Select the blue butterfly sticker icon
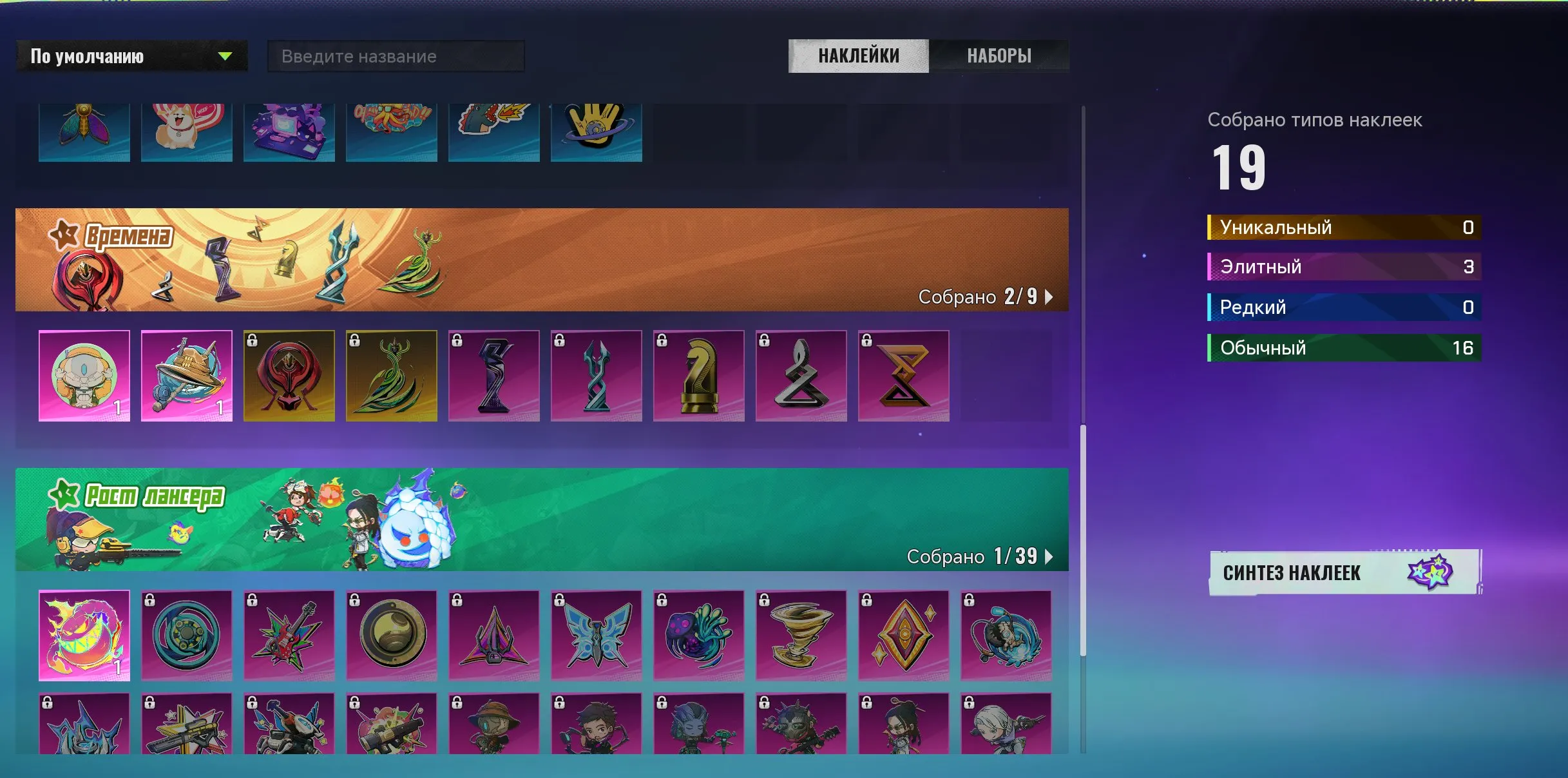Screen dimensions: 1568x778 [x=596, y=637]
